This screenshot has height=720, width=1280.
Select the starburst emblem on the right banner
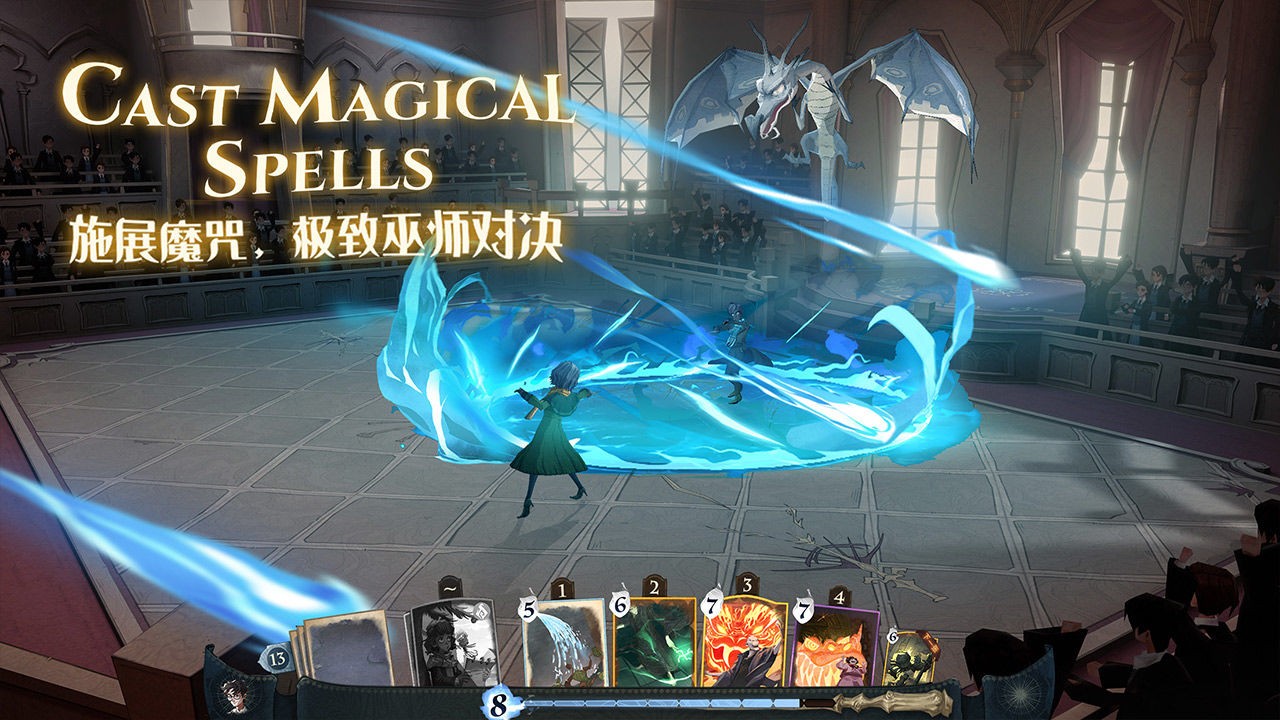(x=1018, y=692)
